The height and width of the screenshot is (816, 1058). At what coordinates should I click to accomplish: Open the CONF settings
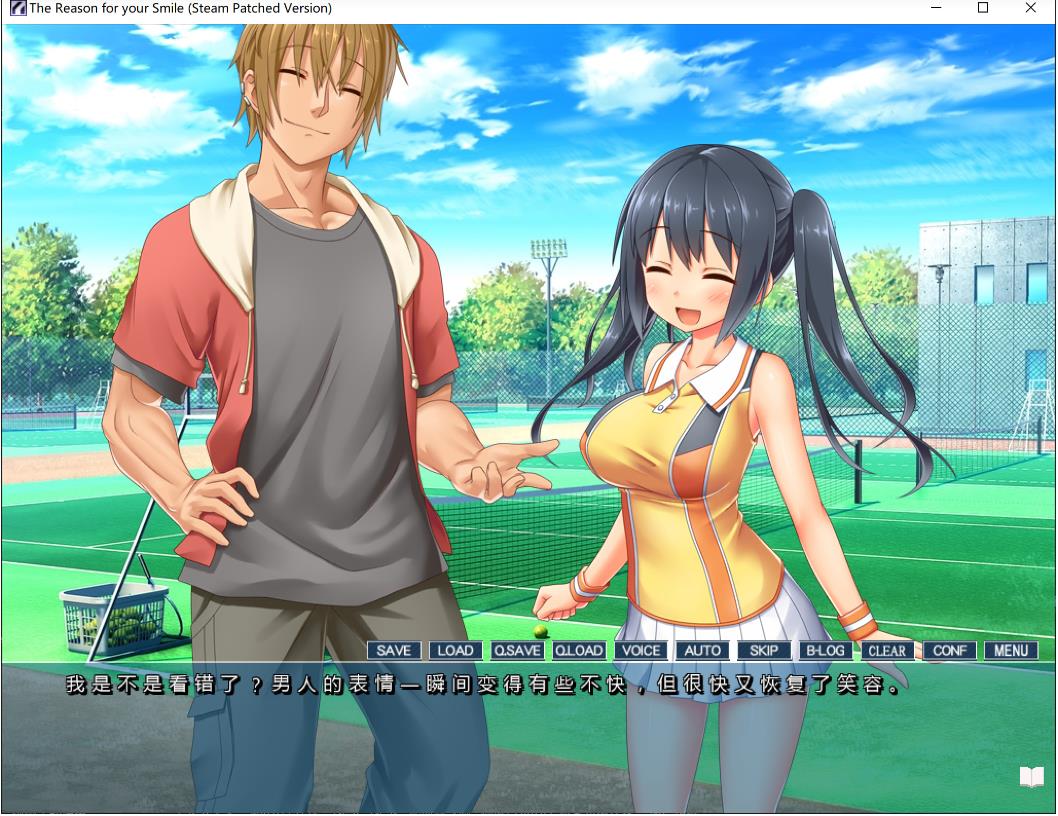pyautogui.click(x=949, y=650)
